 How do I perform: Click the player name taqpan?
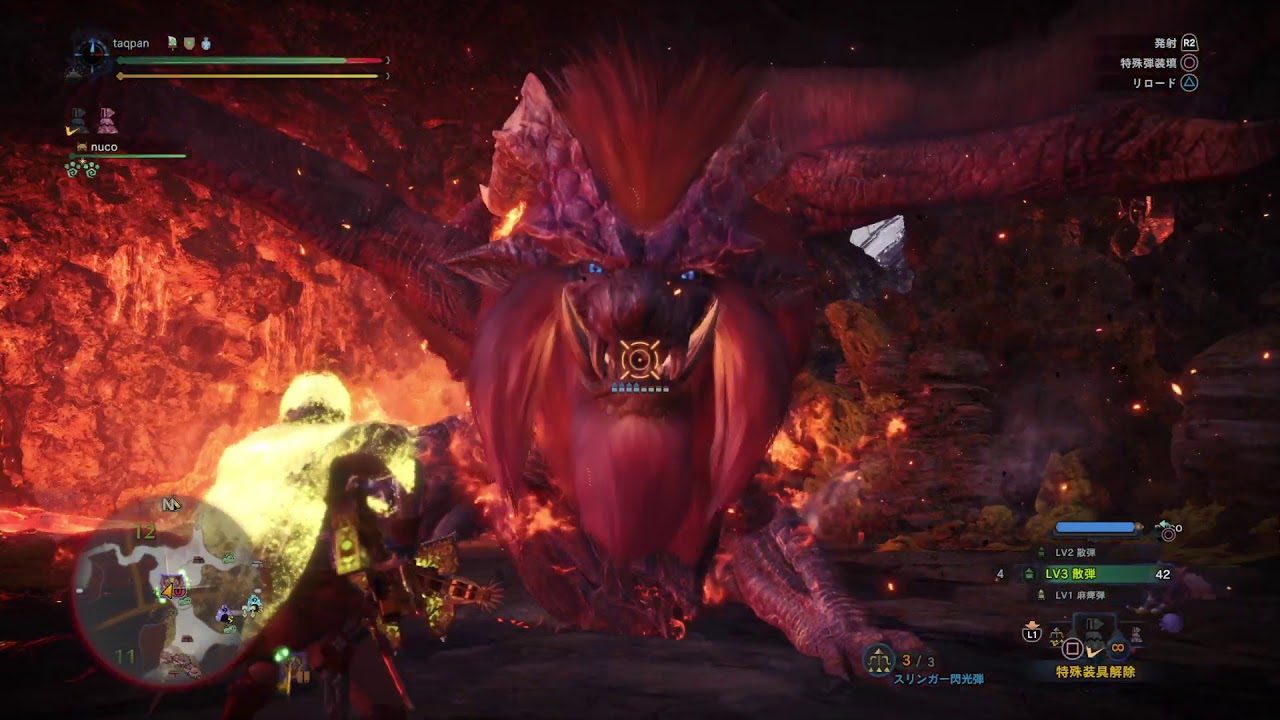tap(130, 44)
